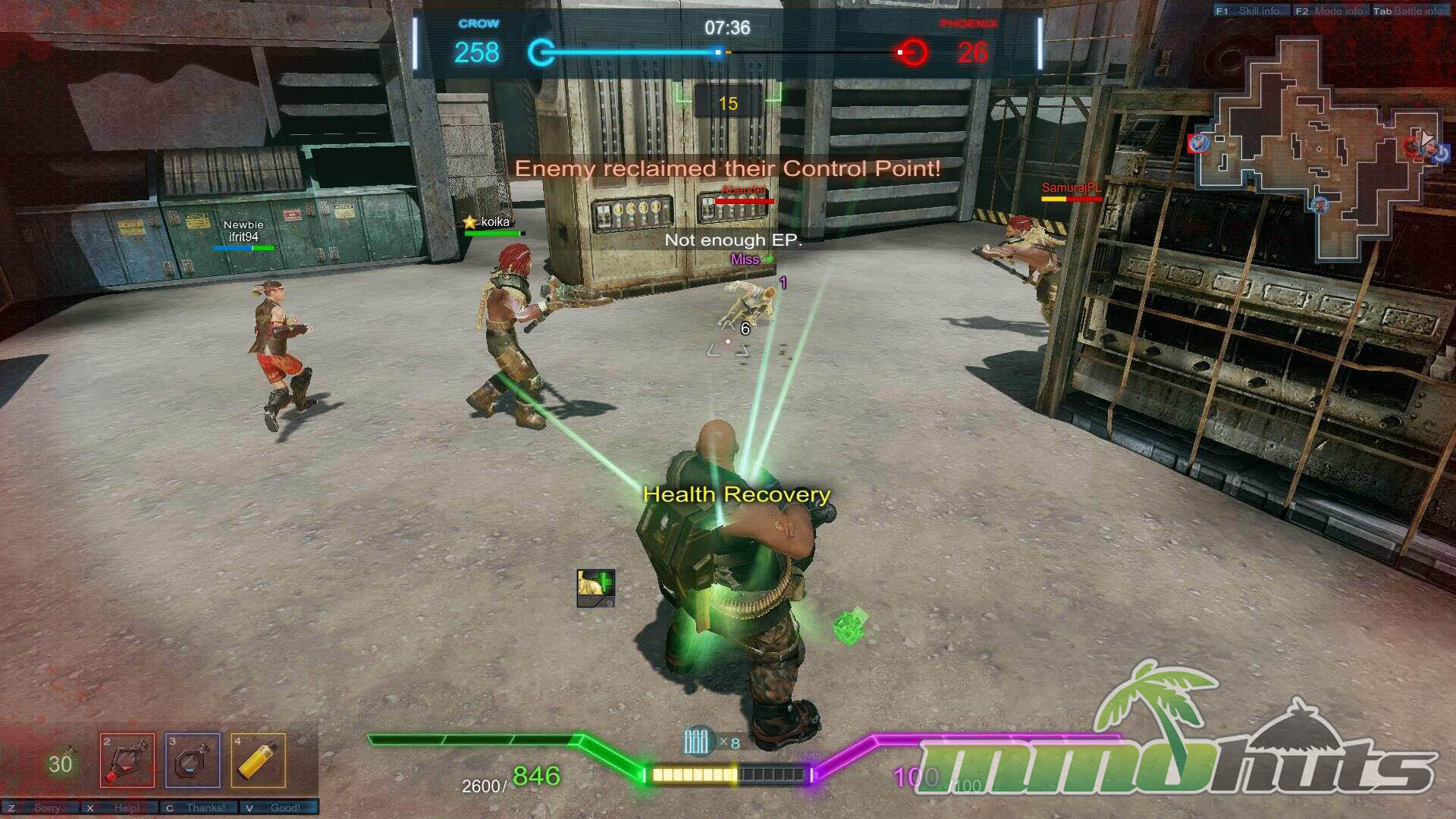Select the teammate marker at the minimap's bottom

tap(1319, 204)
